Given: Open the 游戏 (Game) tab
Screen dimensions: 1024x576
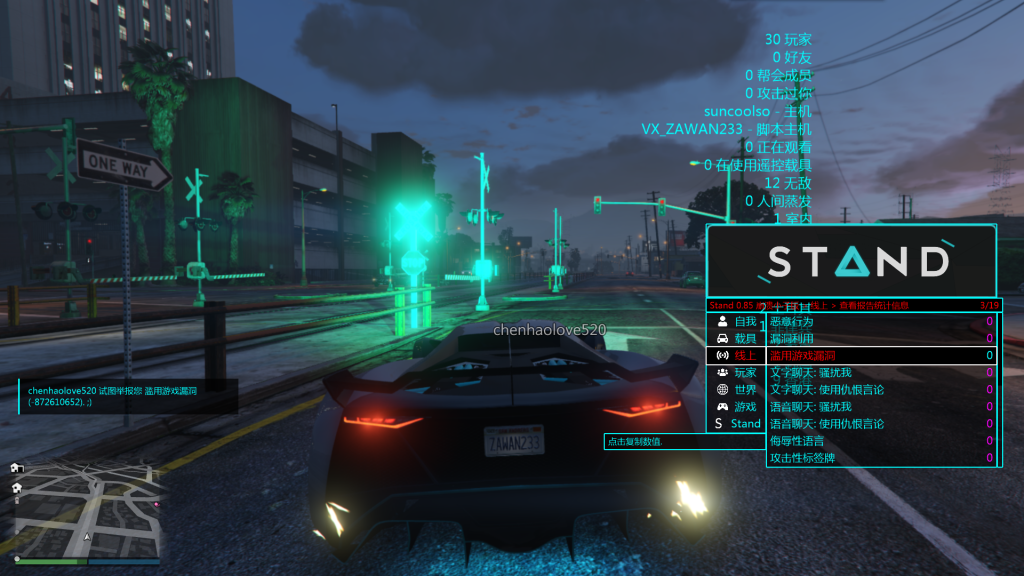Looking at the screenshot, I should (736, 407).
